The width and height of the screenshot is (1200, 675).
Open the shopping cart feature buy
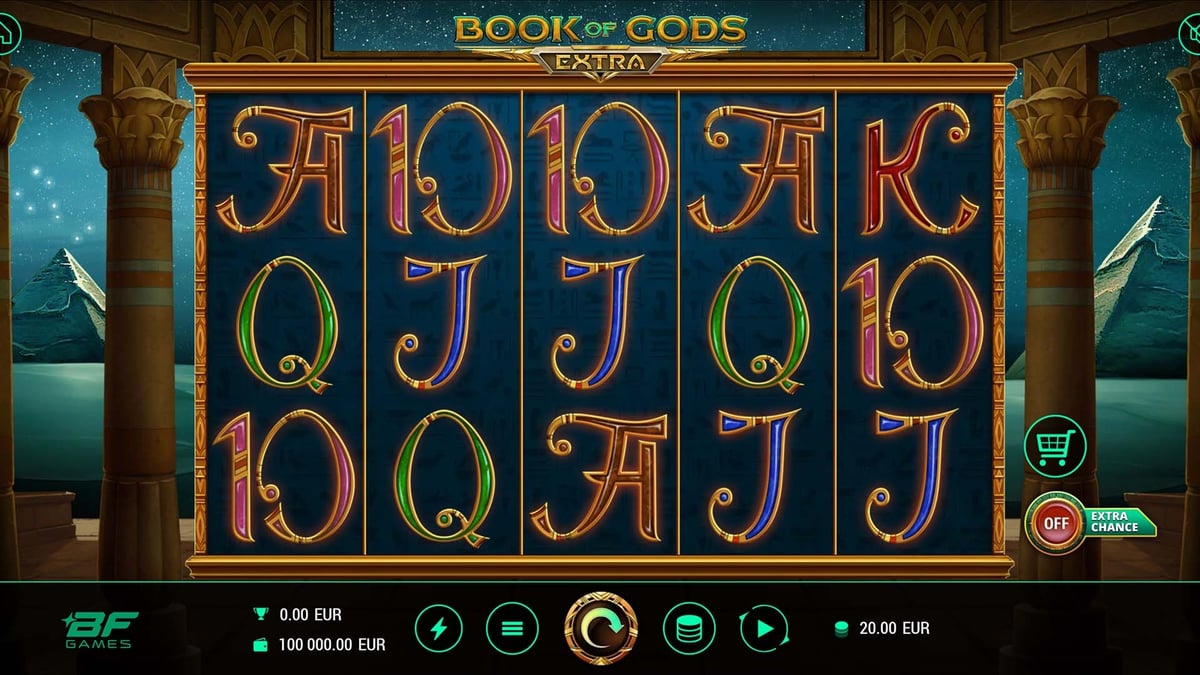click(1054, 444)
